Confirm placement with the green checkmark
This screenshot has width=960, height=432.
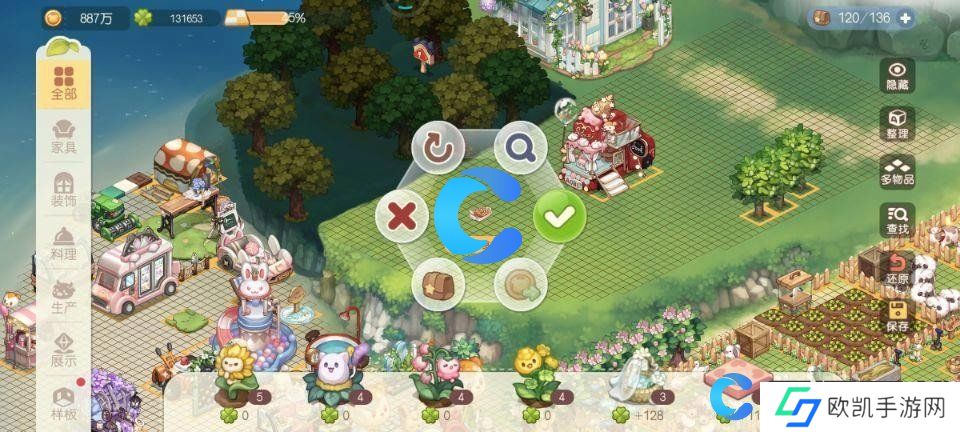coord(558,215)
